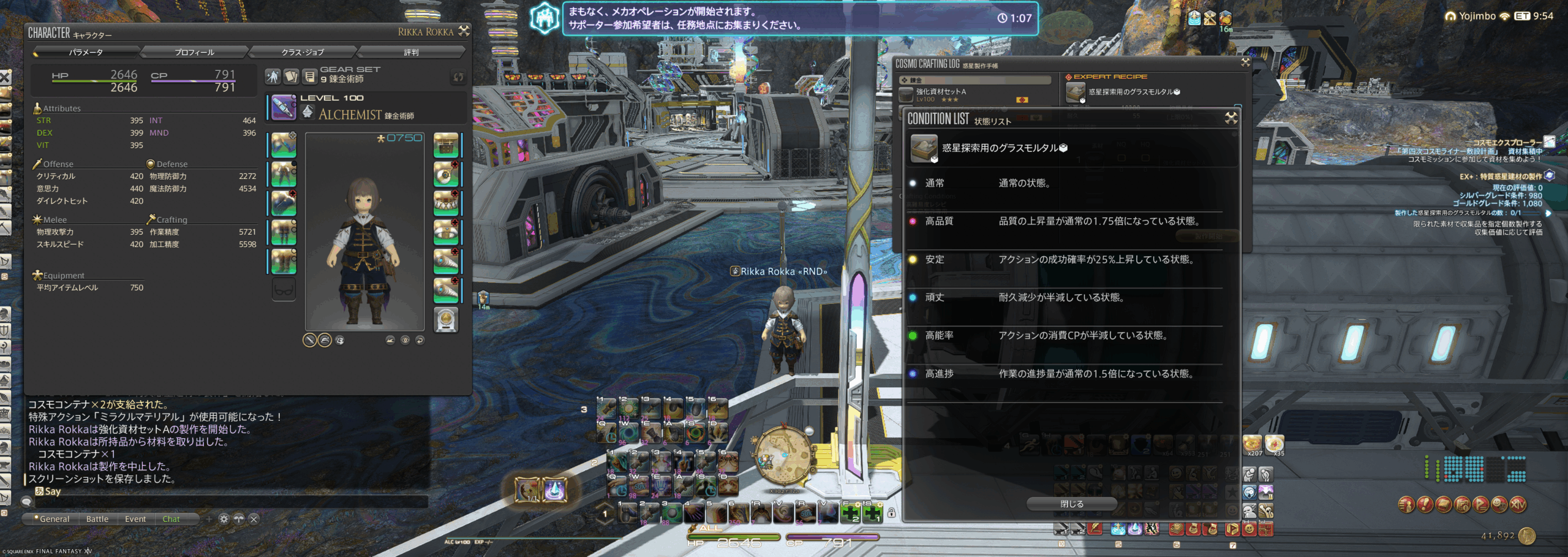Activate the glowing crystal special action
Image resolution: width=1568 pixels, height=557 pixels.
tap(555, 490)
